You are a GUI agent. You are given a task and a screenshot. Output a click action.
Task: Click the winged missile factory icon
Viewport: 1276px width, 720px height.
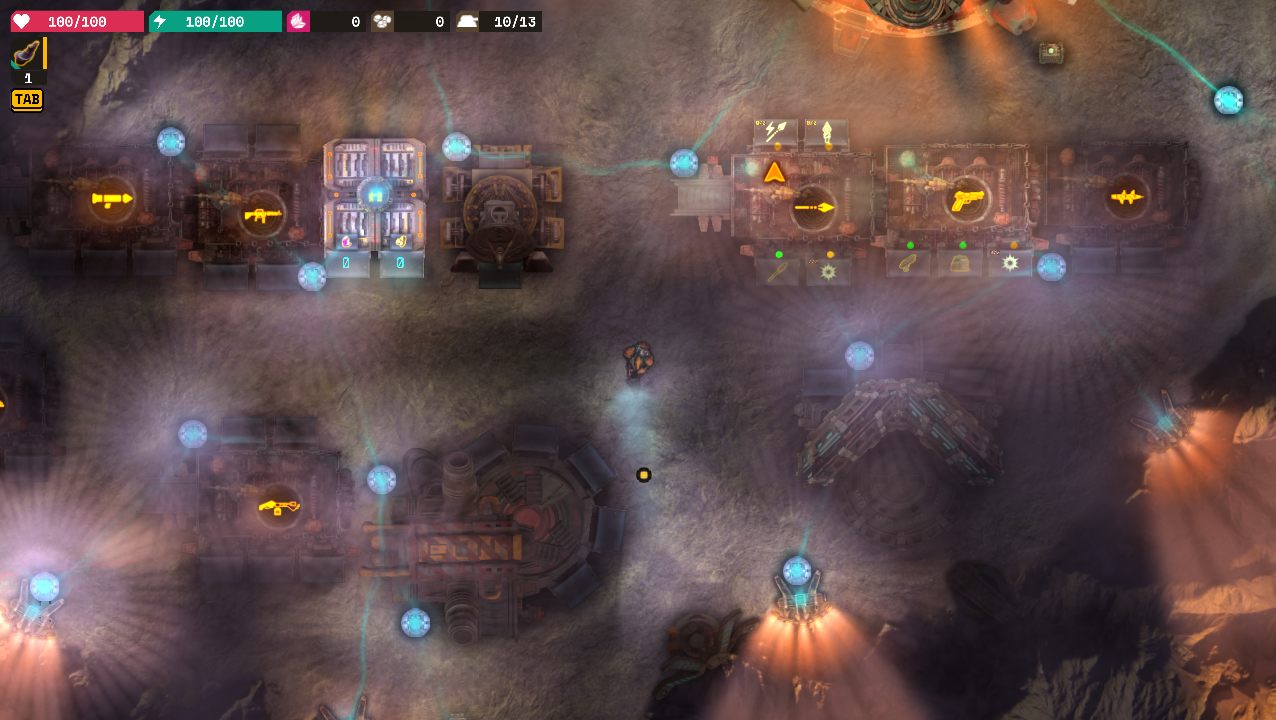pyautogui.click(x=1127, y=198)
